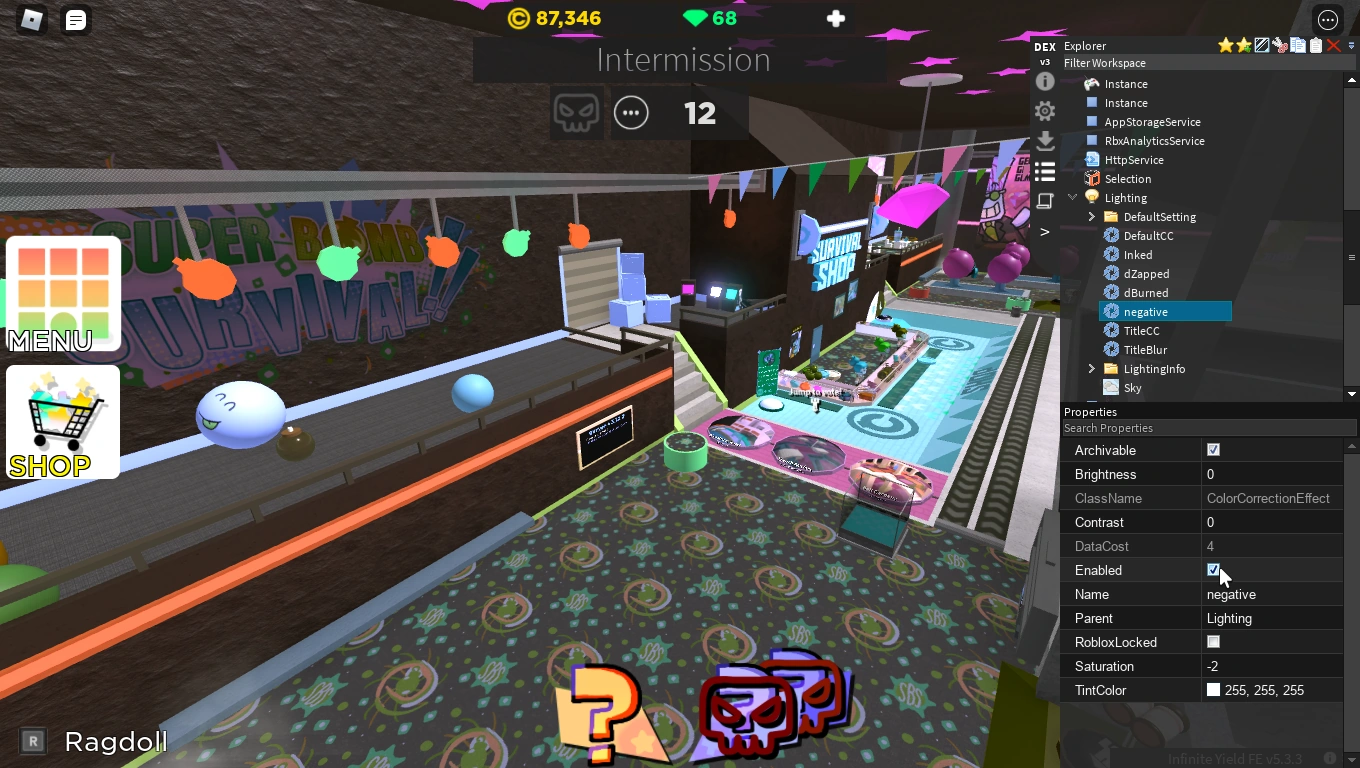Expand the LightingInfo folder
Viewport: 1360px width, 768px height.
(1091, 368)
